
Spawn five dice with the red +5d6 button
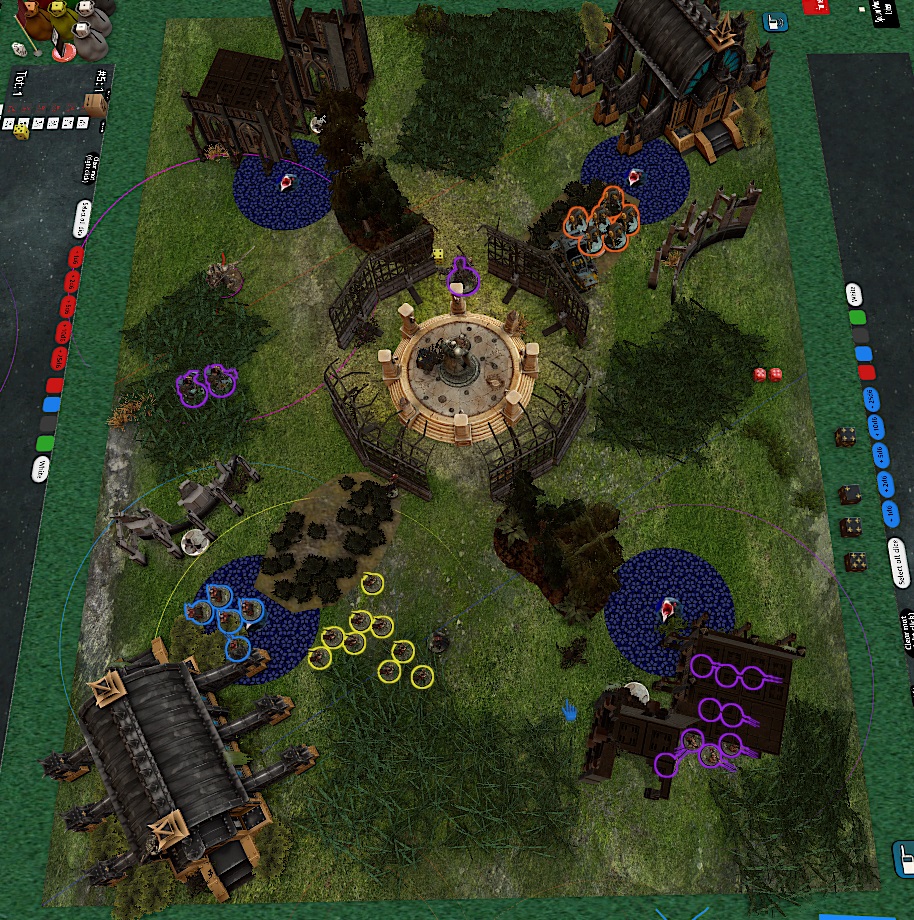click(x=69, y=307)
